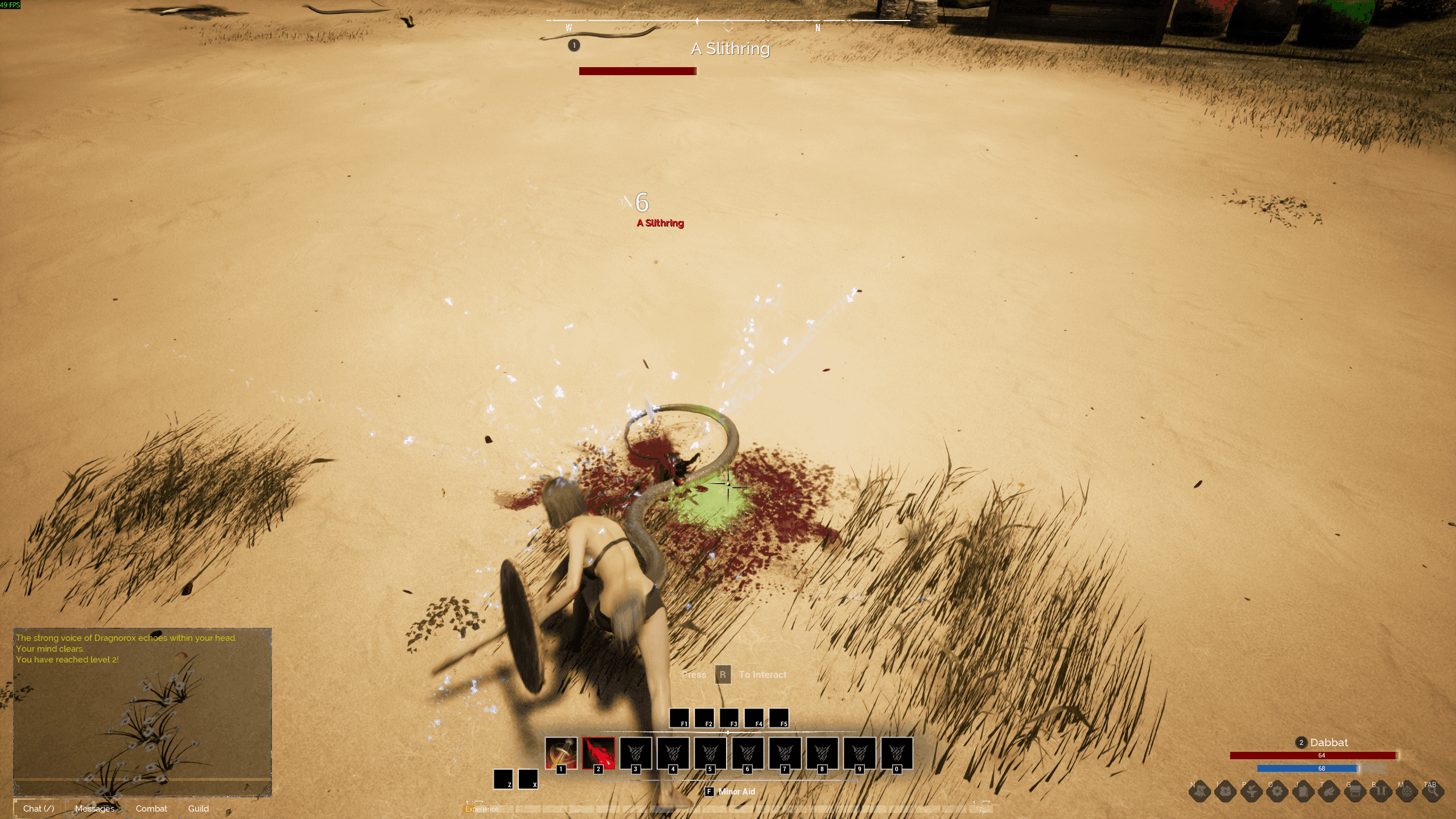Open the banner guild icon

[1381, 791]
